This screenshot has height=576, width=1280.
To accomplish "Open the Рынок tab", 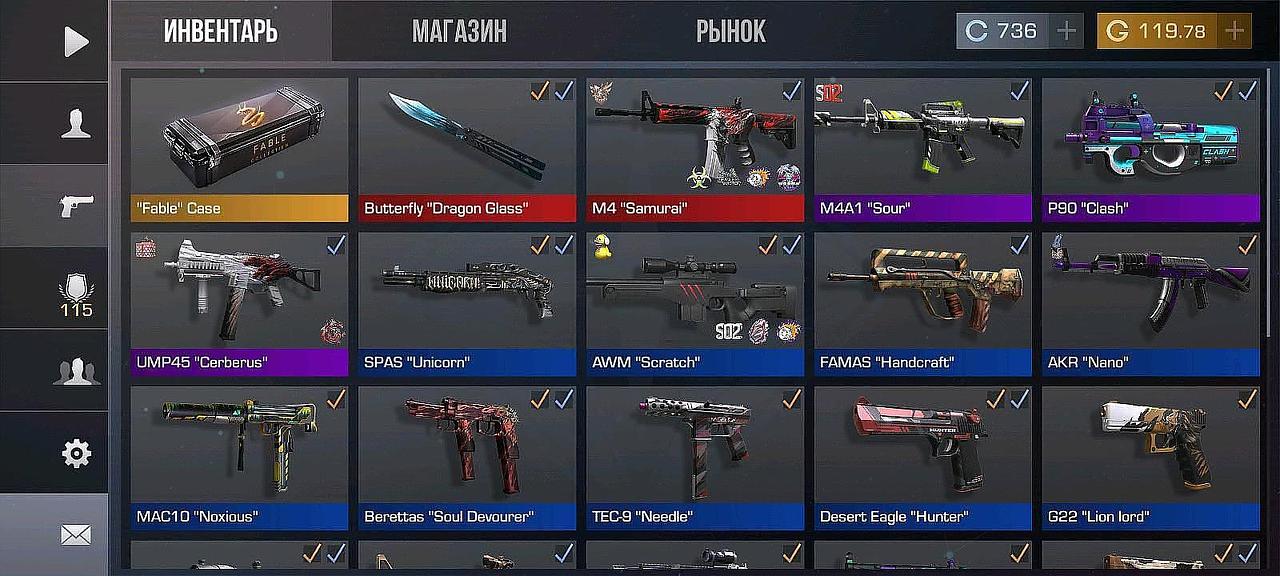I will (731, 31).
